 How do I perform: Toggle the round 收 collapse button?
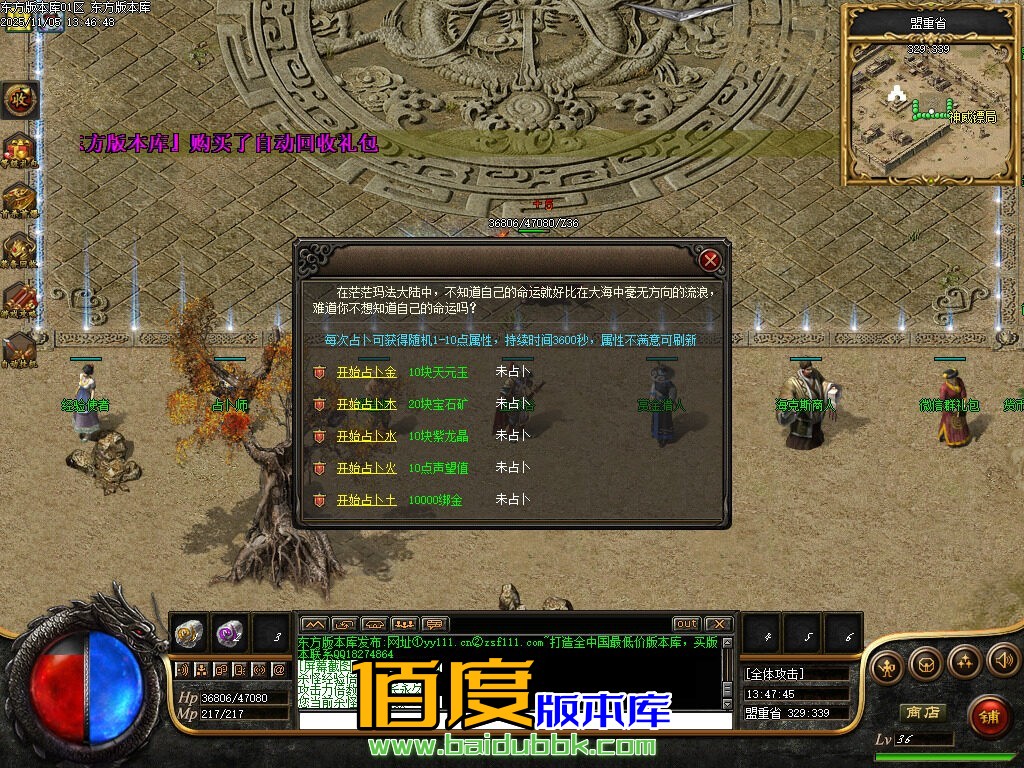(x=19, y=98)
